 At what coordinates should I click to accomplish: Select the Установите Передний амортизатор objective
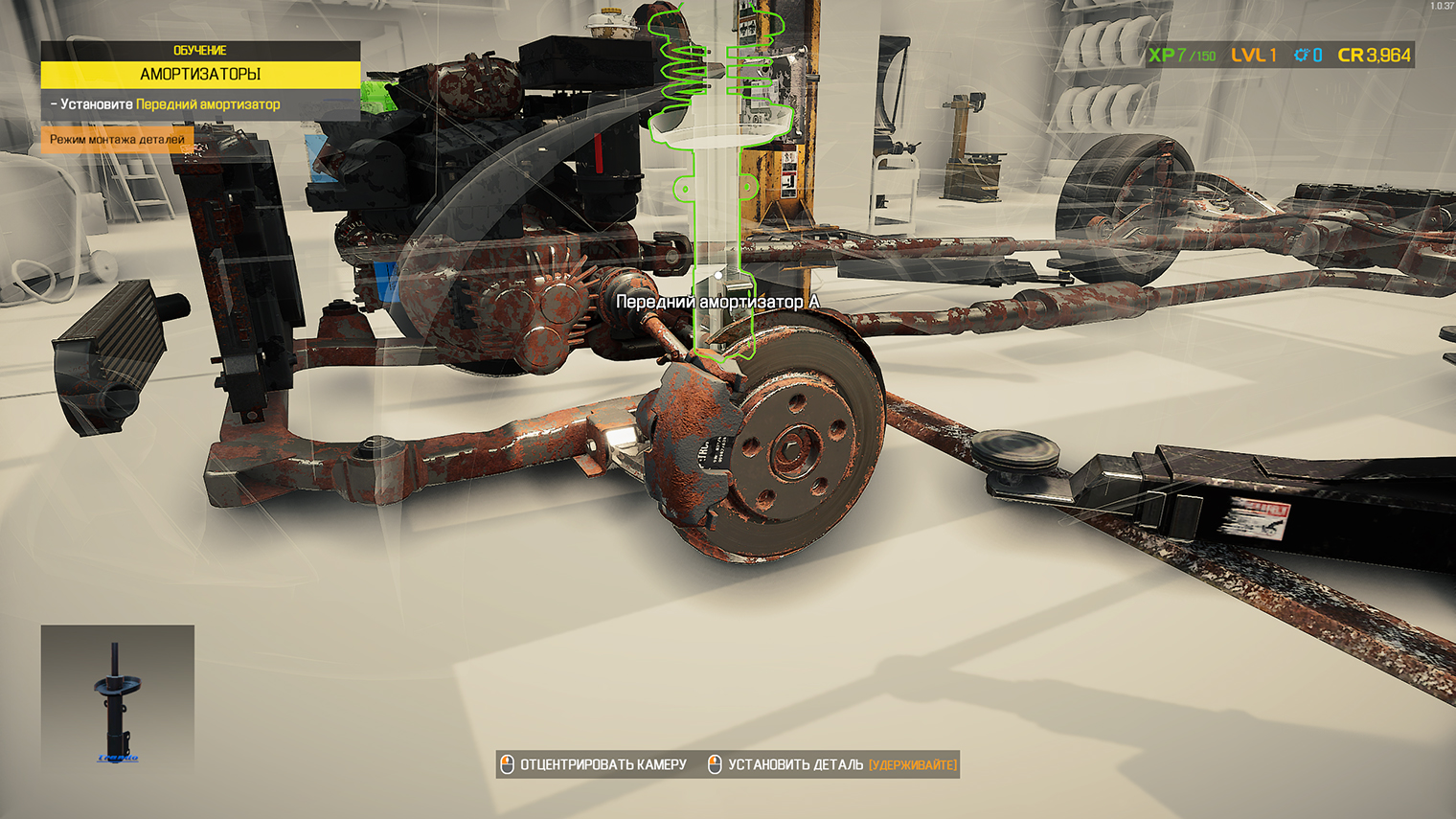(170, 104)
